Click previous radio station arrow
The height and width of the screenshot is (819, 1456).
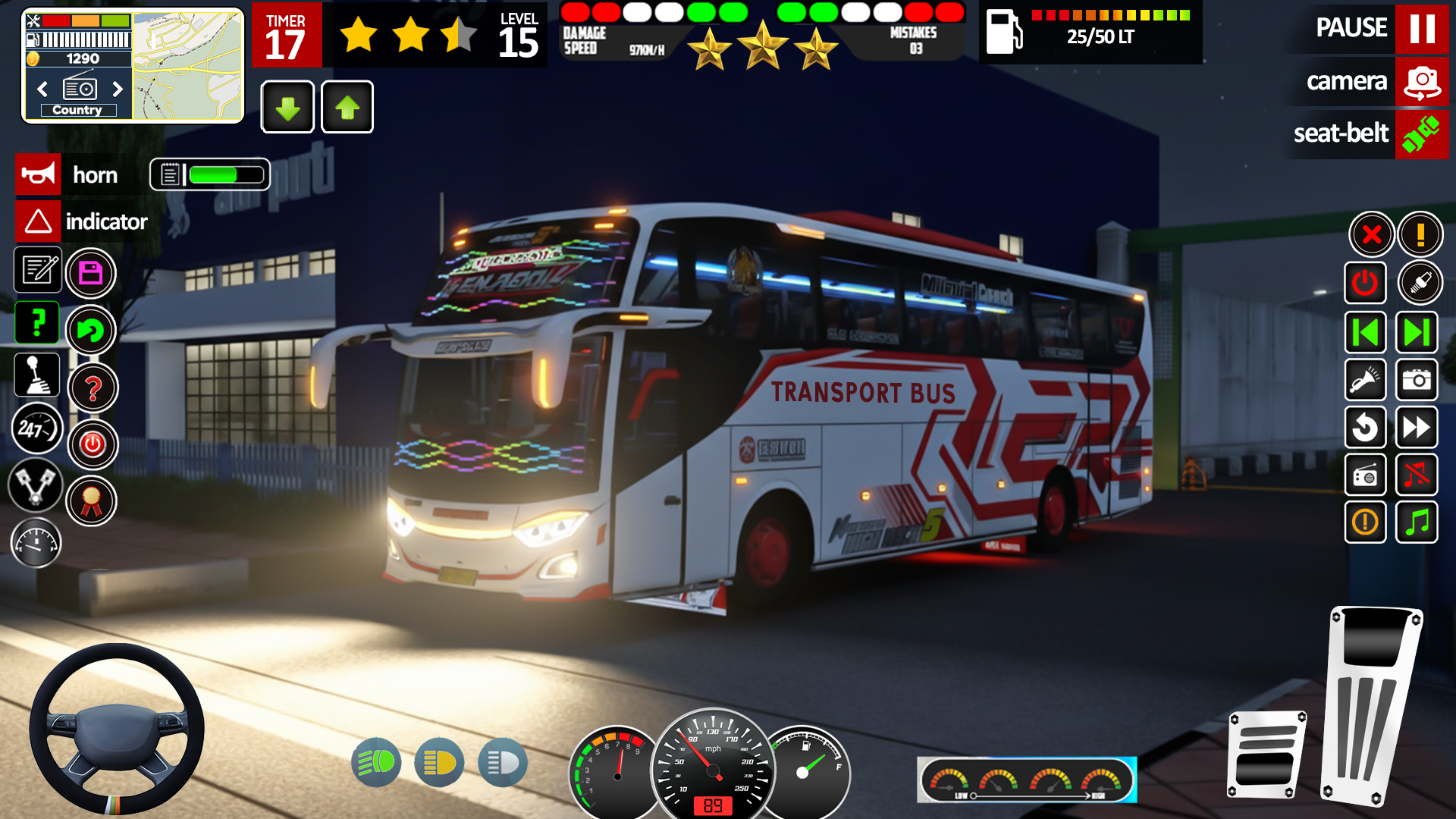point(41,89)
